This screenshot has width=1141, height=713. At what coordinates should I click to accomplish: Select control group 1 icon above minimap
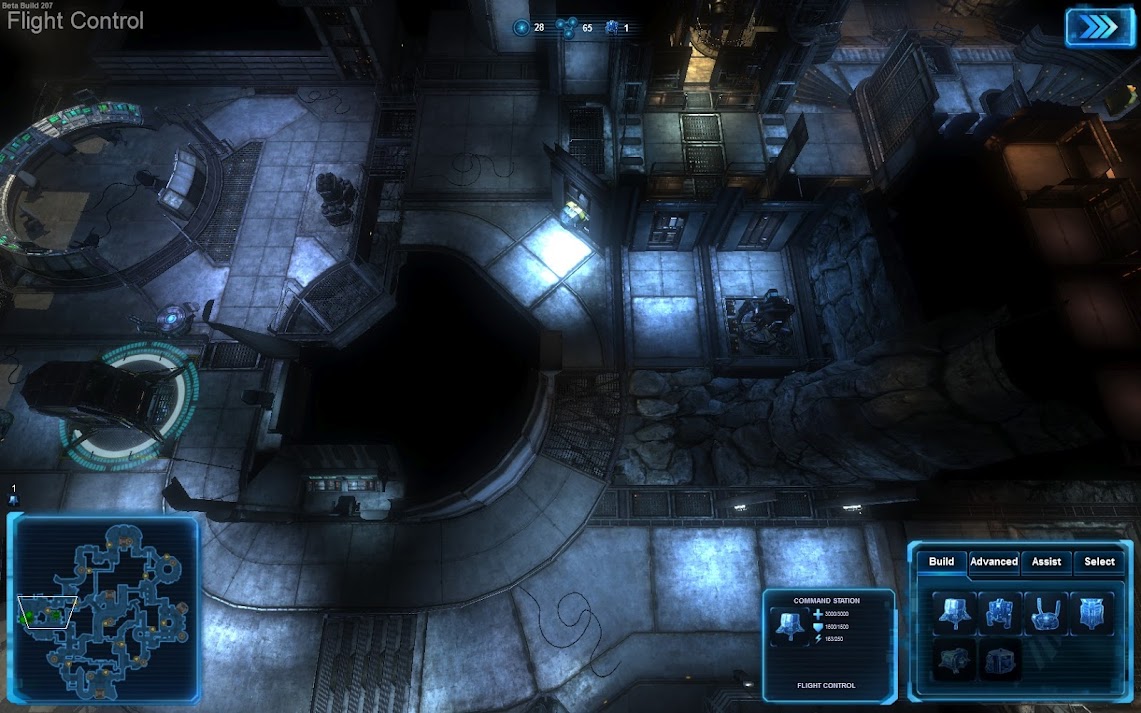coord(14,495)
